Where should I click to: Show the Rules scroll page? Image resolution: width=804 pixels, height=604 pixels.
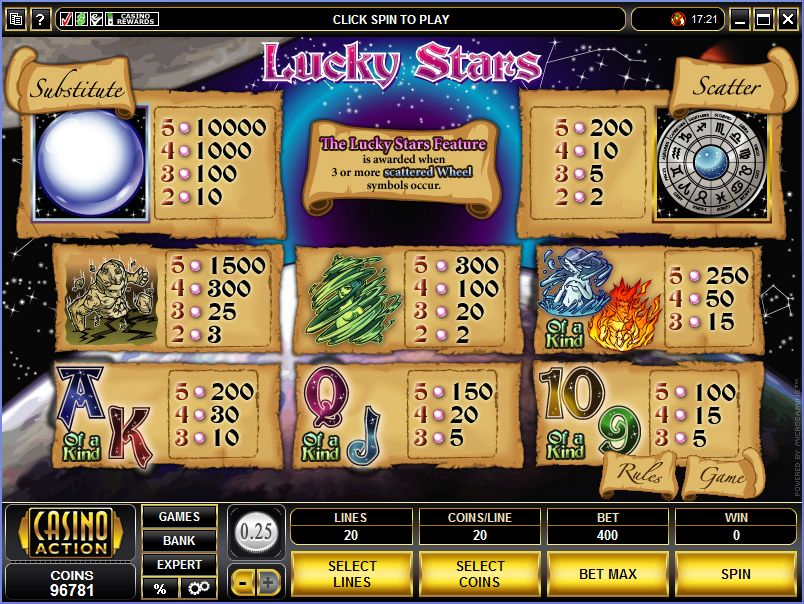coord(640,473)
